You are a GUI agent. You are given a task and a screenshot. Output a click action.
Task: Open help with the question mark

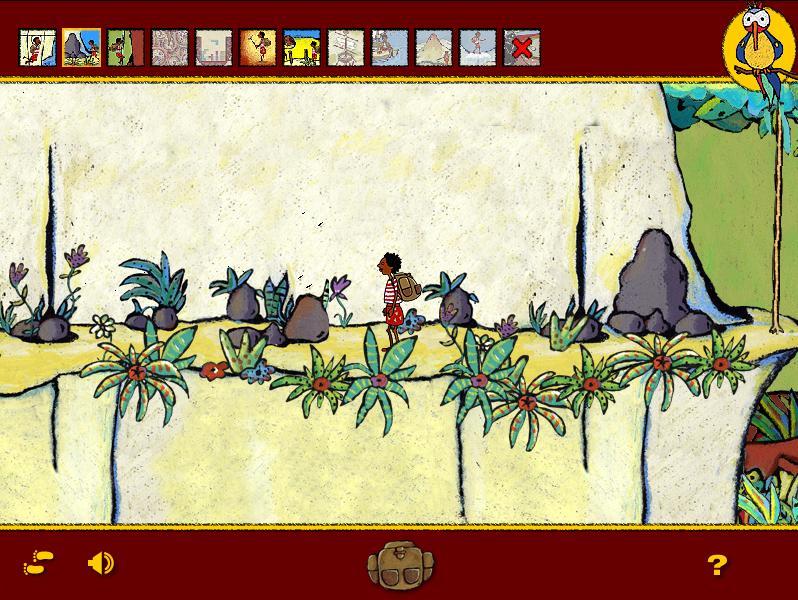pos(716,566)
